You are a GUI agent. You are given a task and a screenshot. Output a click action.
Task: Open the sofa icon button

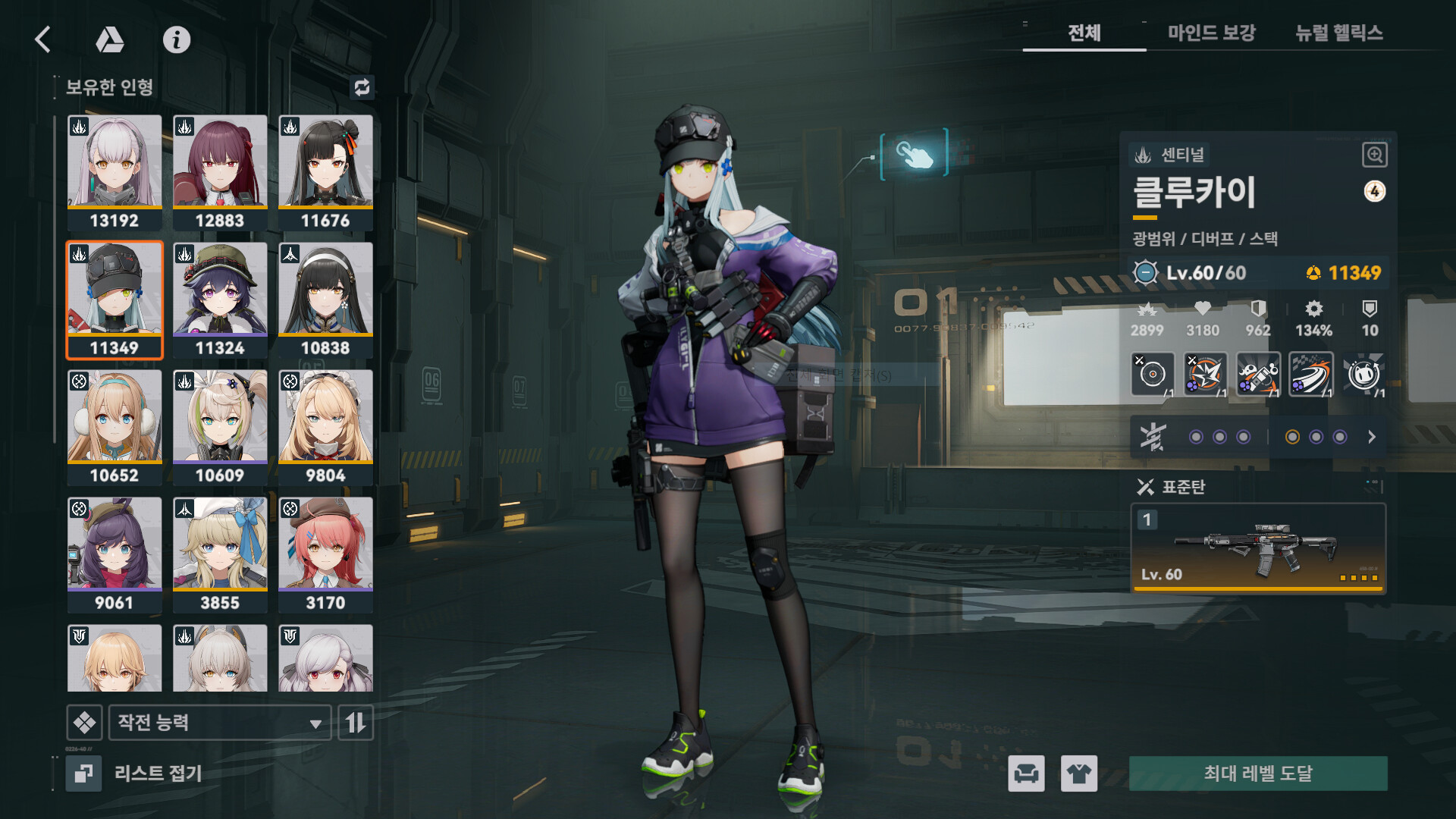click(1026, 773)
